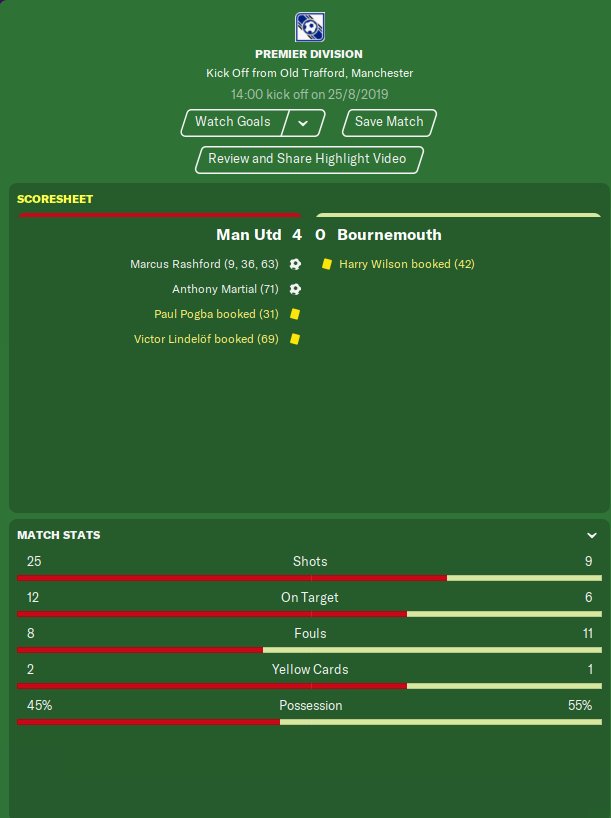Open Harry Wilson's booking entry

click(x=406, y=264)
